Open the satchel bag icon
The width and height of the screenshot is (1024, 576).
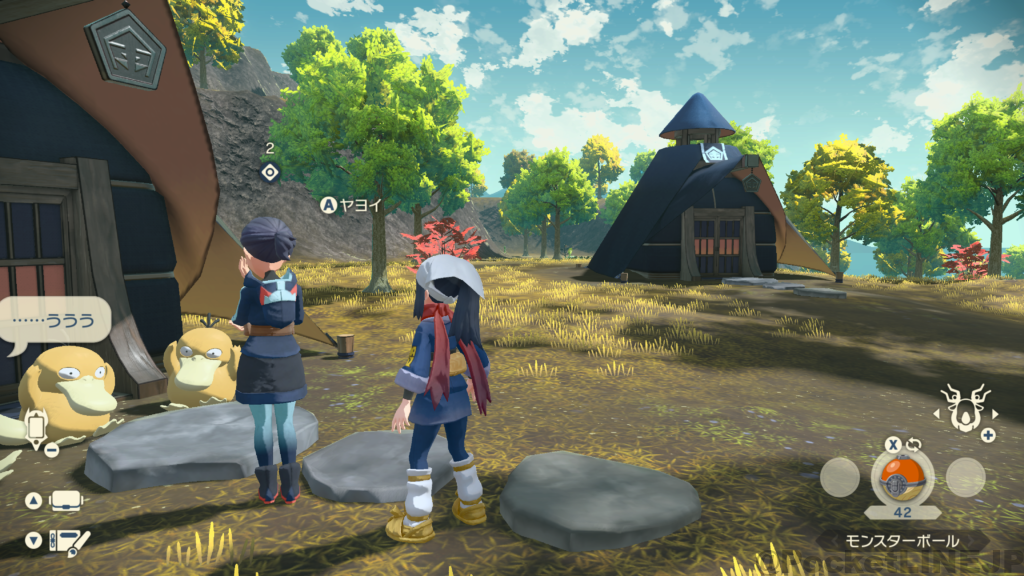tap(66, 501)
